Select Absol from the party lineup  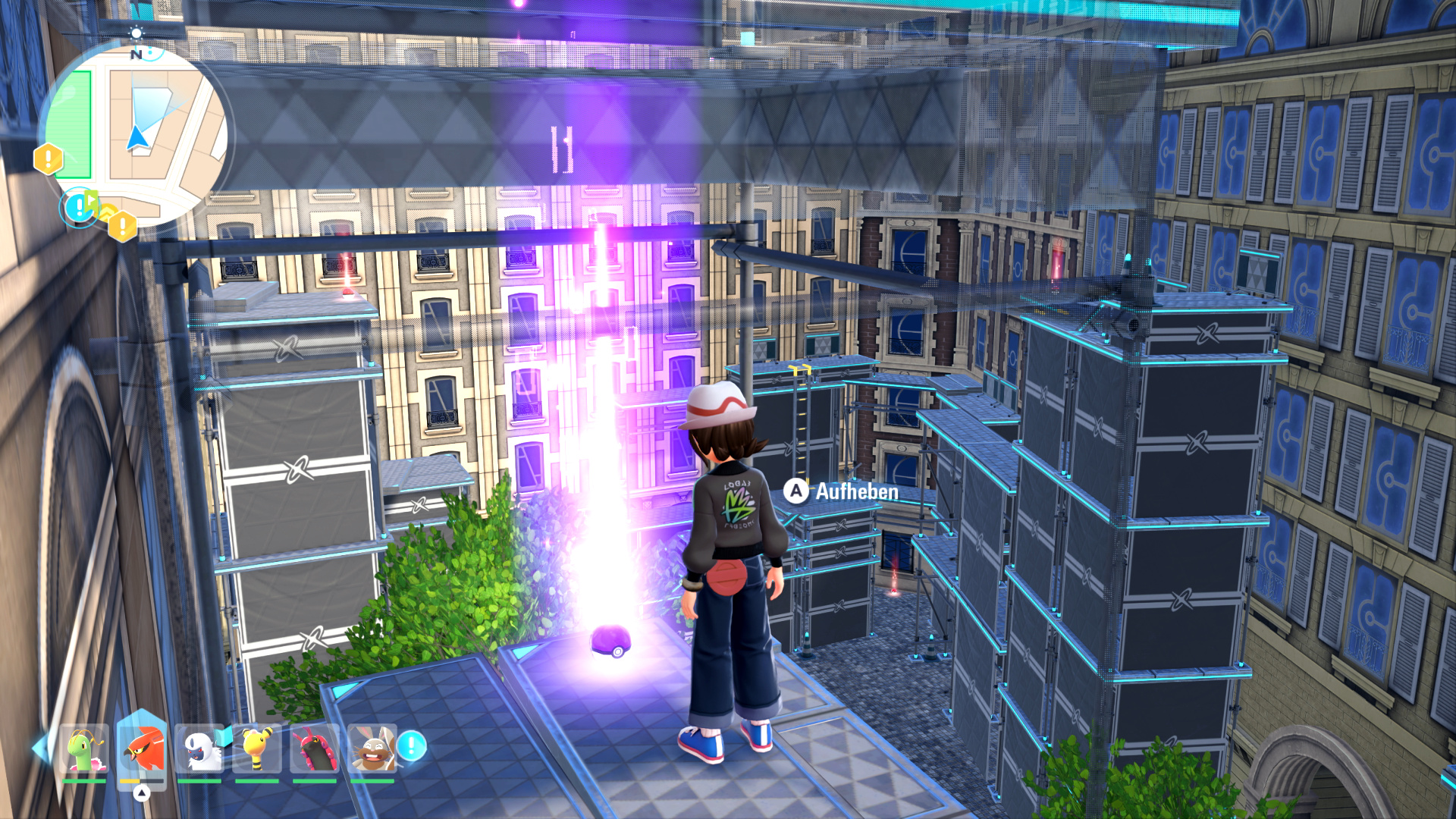point(199,749)
